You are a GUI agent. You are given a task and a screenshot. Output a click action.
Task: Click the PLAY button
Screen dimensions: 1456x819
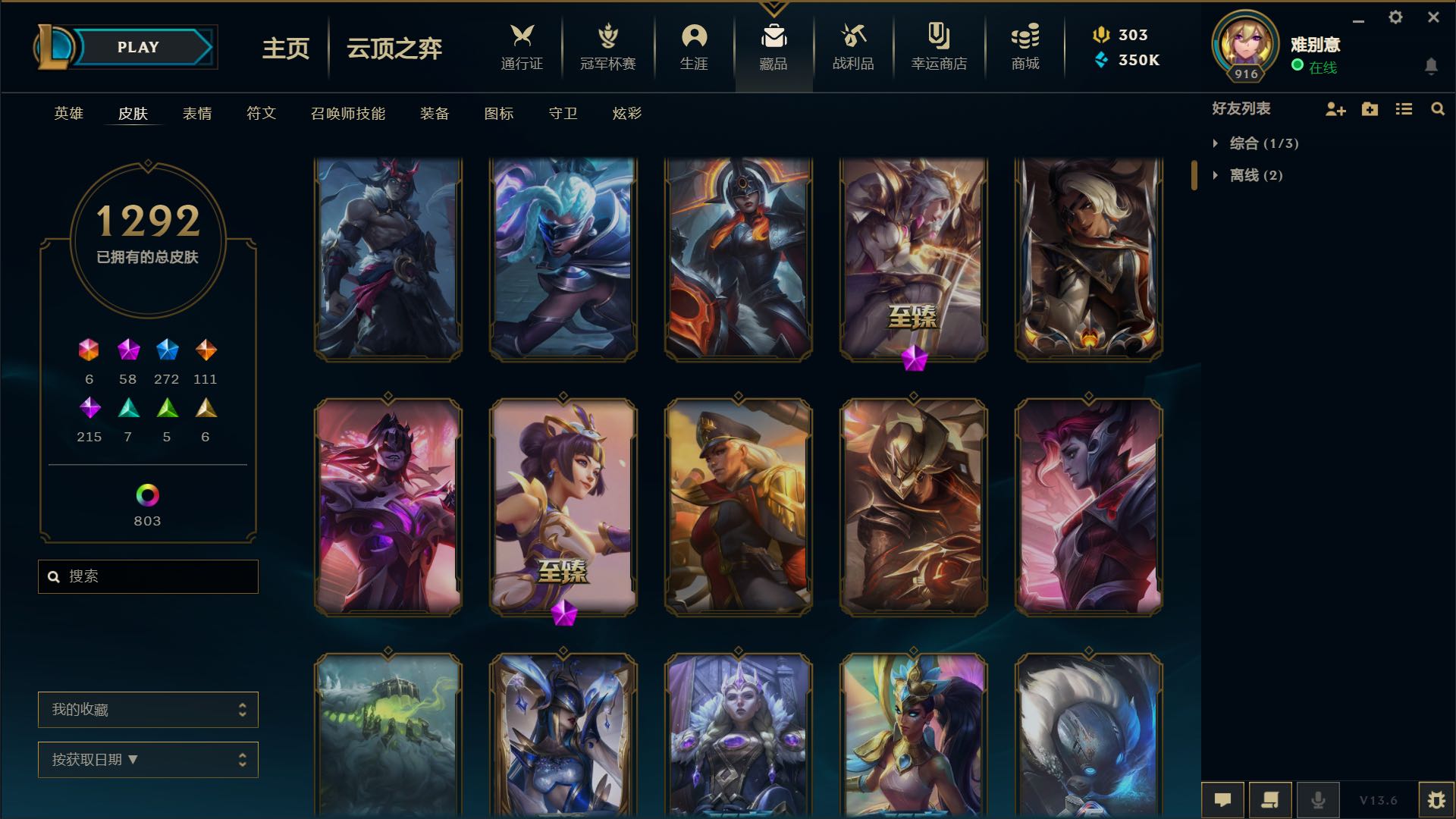point(136,46)
